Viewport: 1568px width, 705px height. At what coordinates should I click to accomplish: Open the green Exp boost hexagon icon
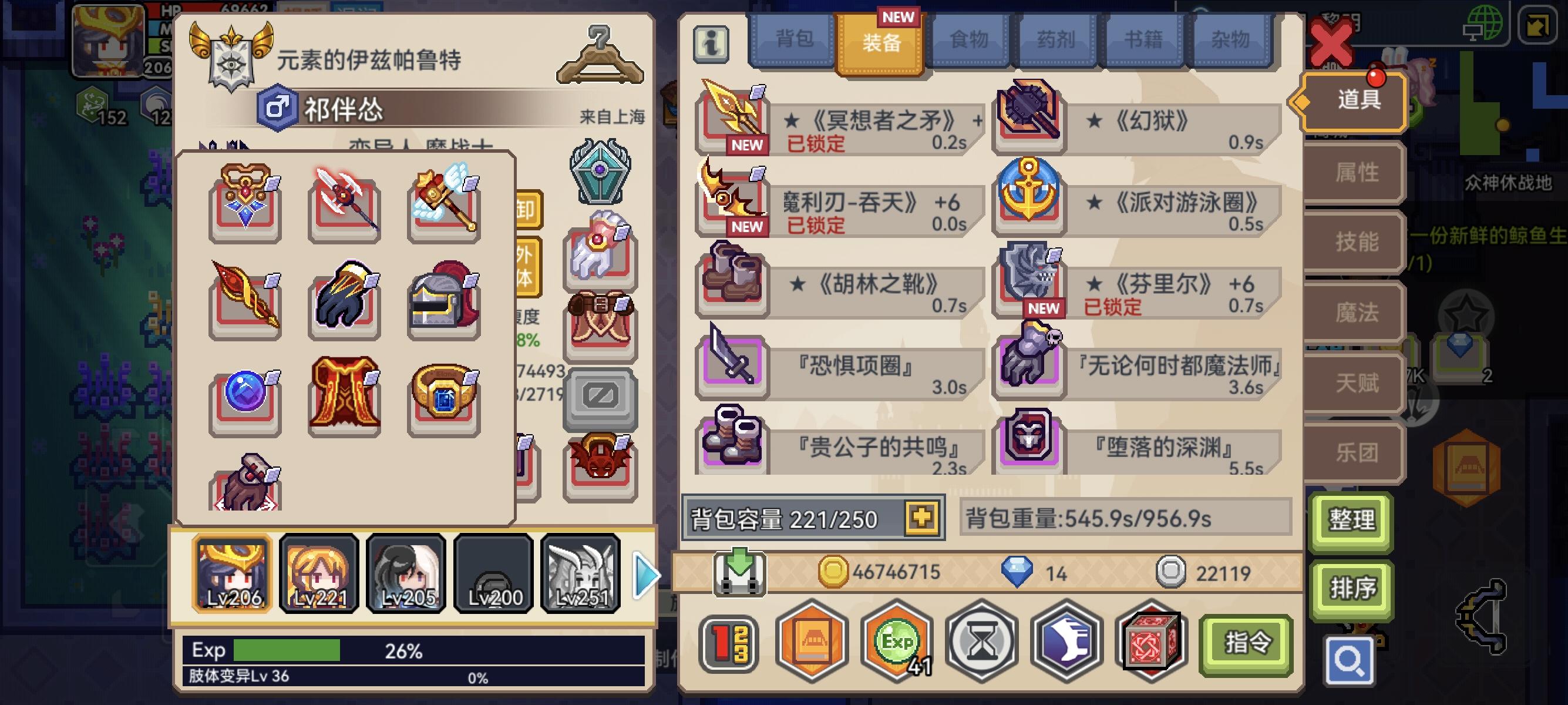click(895, 642)
